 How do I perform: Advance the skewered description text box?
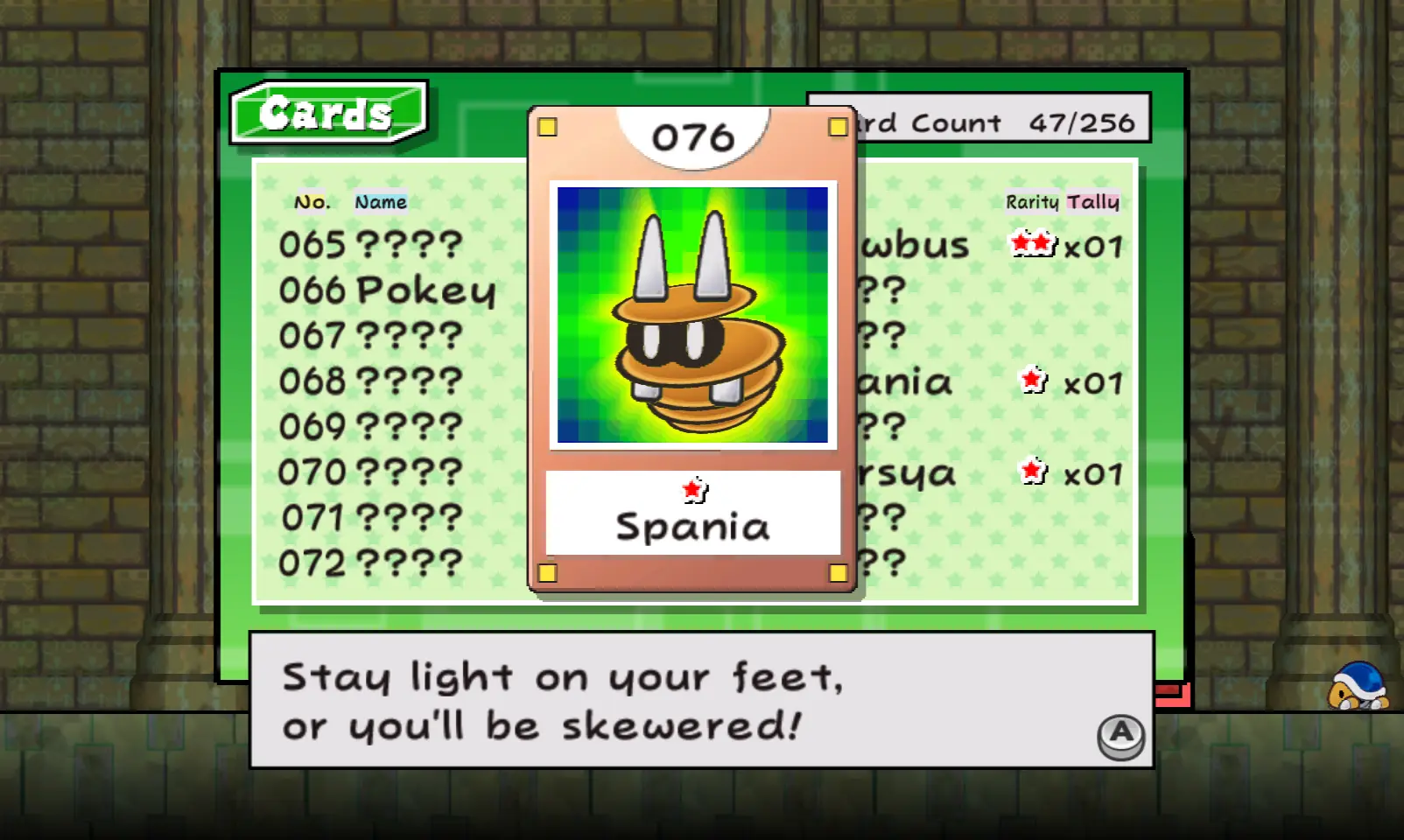tap(1120, 735)
